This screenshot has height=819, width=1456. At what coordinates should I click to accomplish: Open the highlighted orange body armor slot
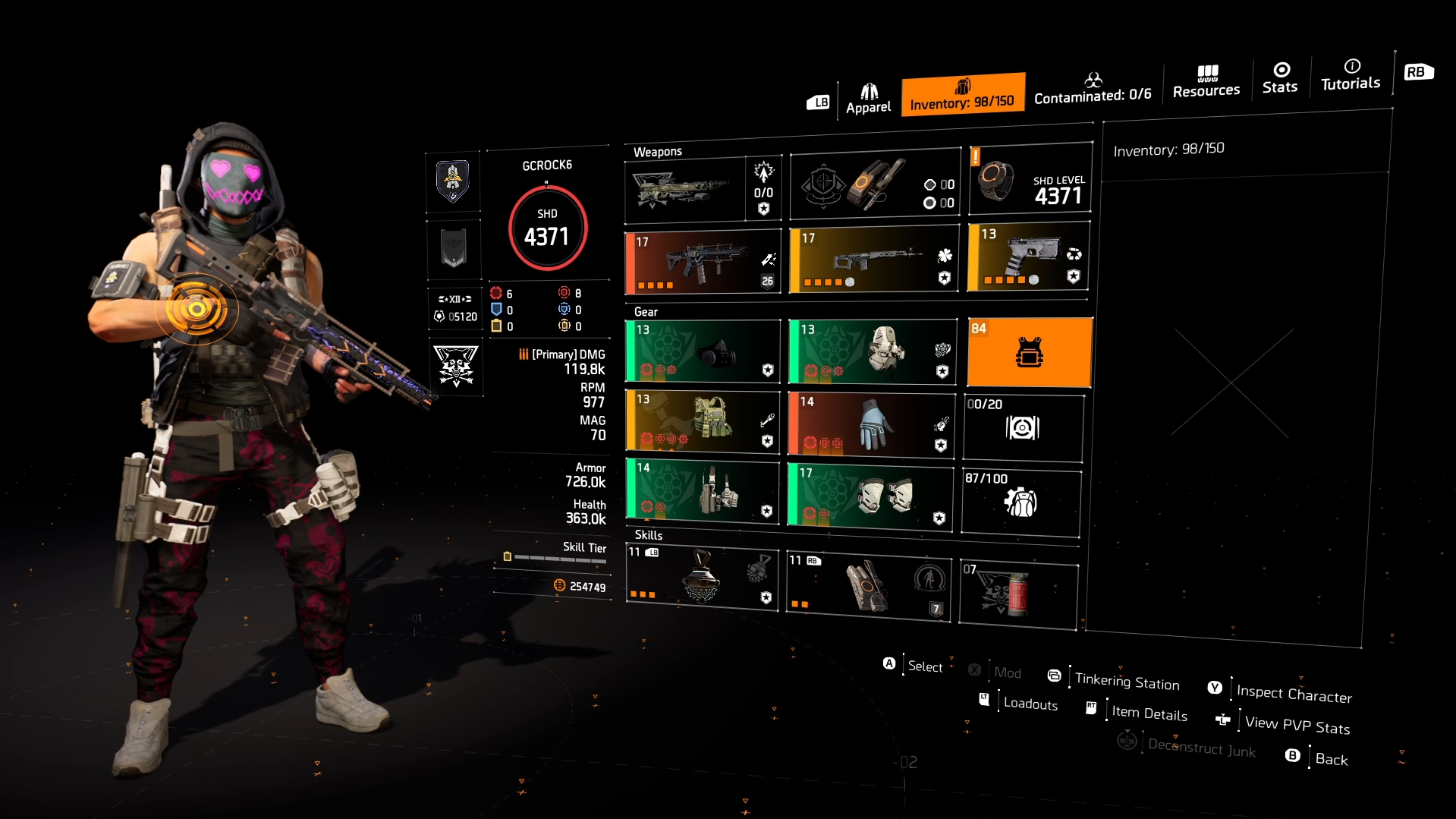[1029, 351]
